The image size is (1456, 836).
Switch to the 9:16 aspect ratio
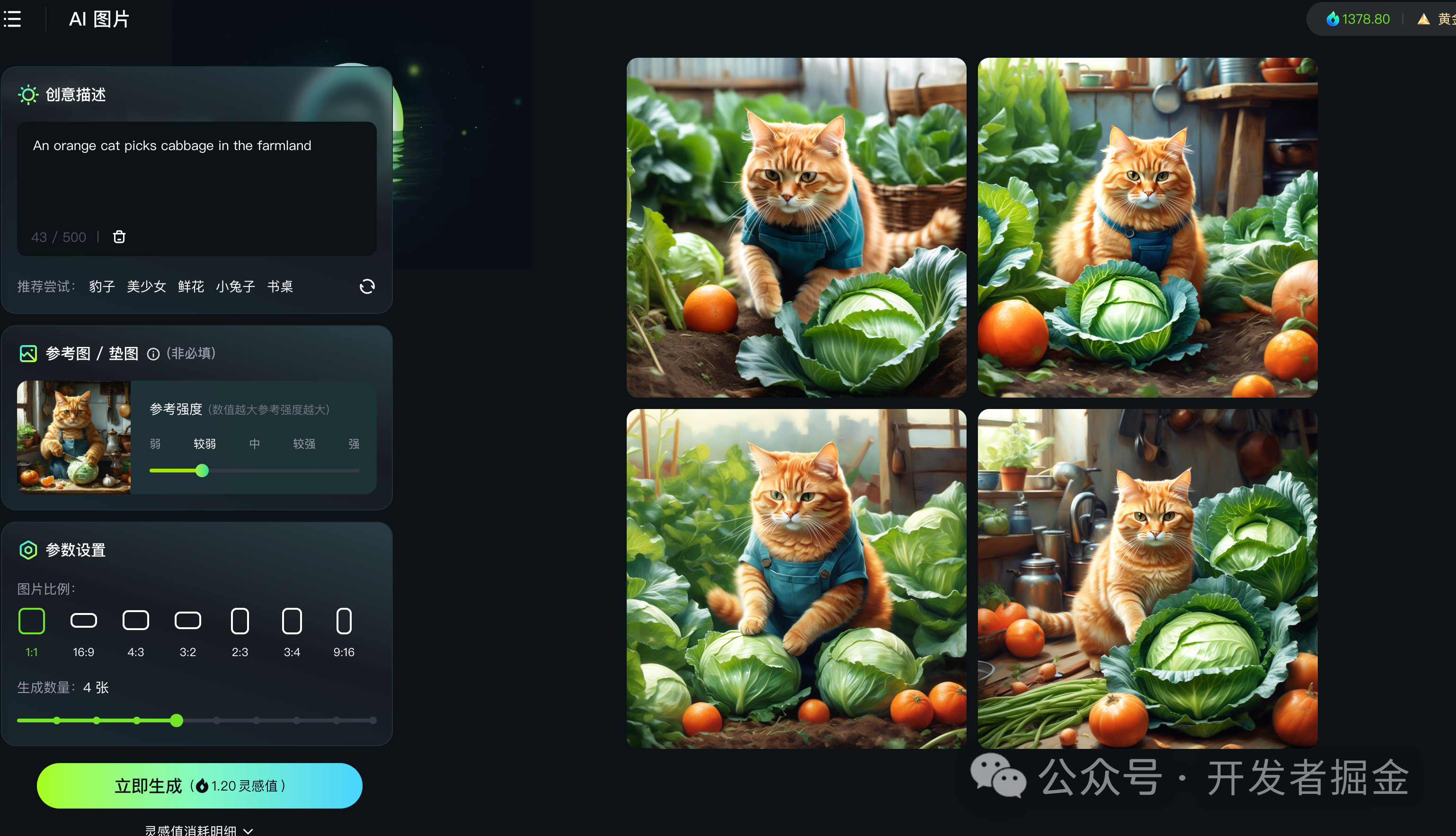point(344,621)
